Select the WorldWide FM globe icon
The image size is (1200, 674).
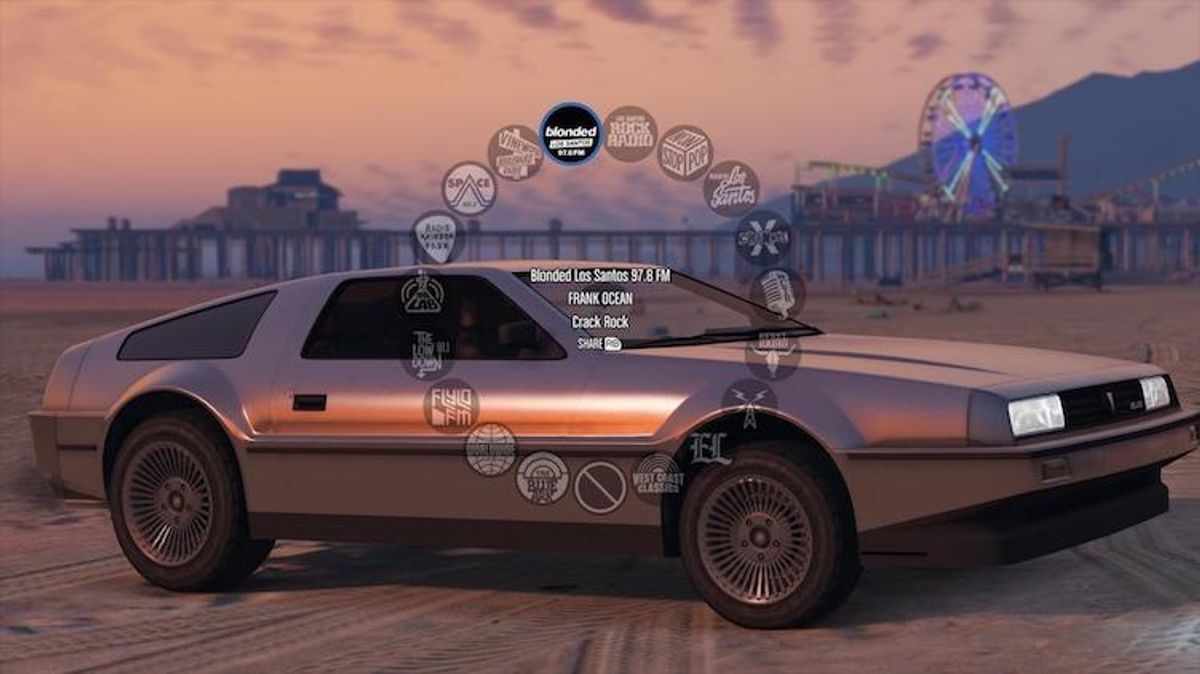point(491,449)
